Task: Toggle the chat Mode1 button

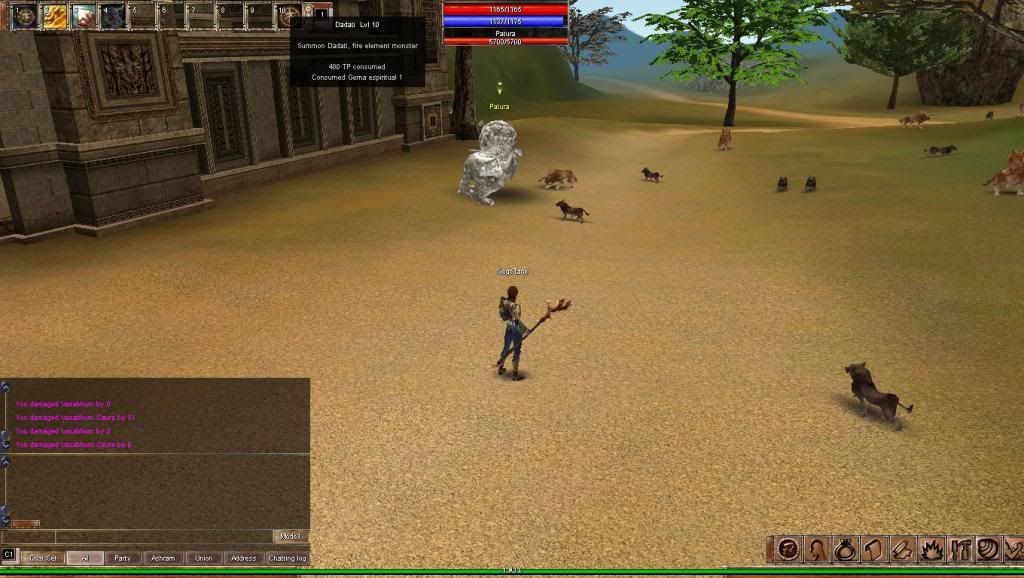Action: pyautogui.click(x=290, y=537)
